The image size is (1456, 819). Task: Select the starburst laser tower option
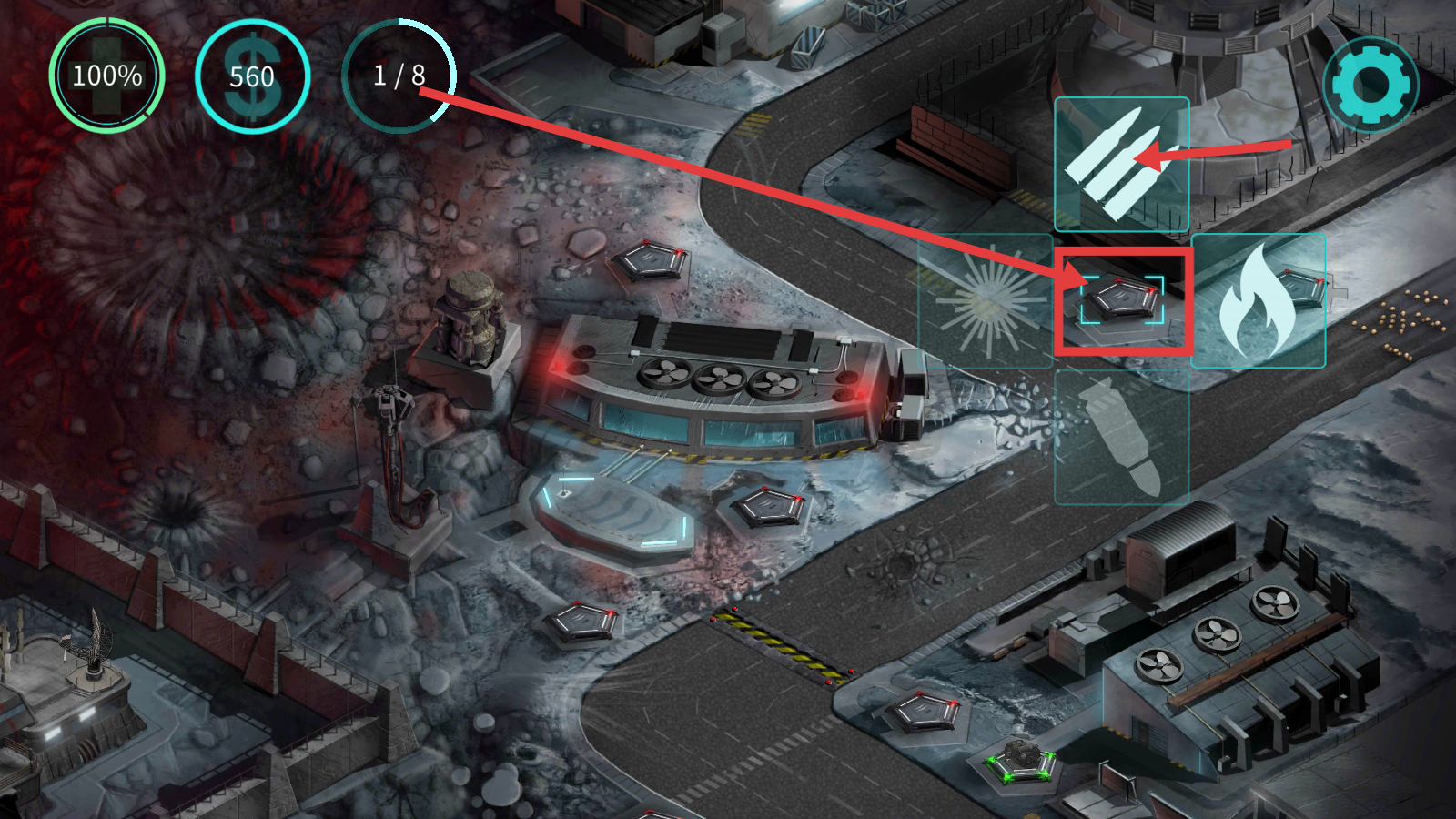pos(986,301)
